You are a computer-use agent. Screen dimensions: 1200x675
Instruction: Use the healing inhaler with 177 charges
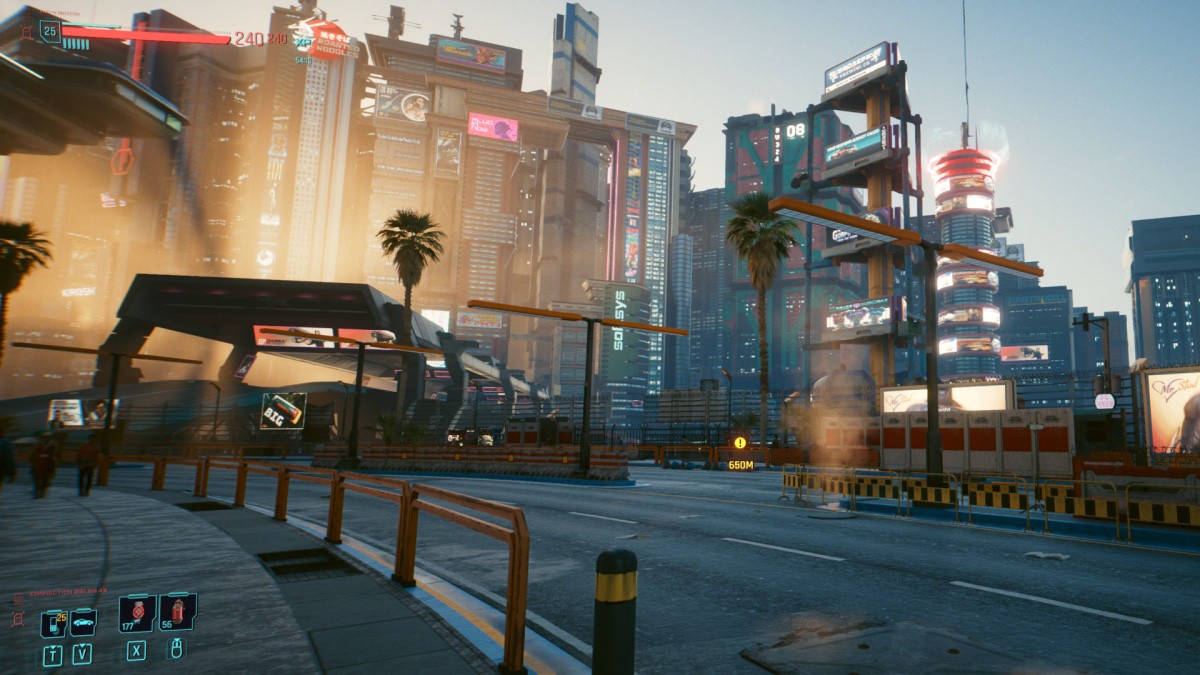point(137,613)
